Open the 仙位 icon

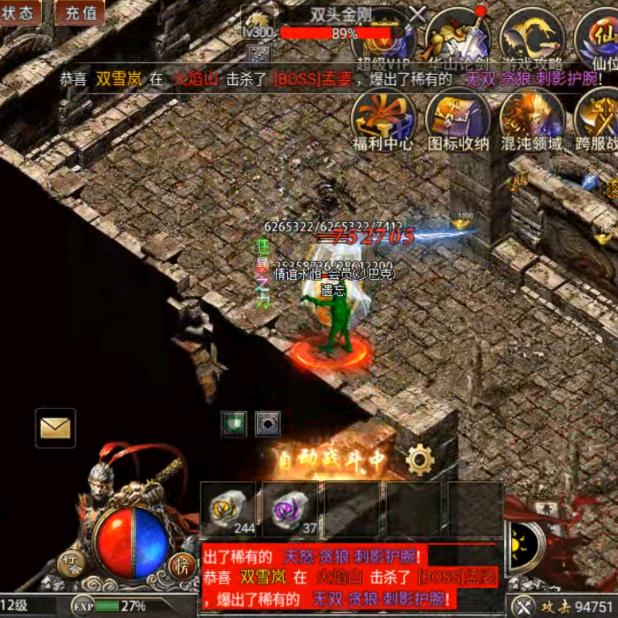click(x=602, y=40)
